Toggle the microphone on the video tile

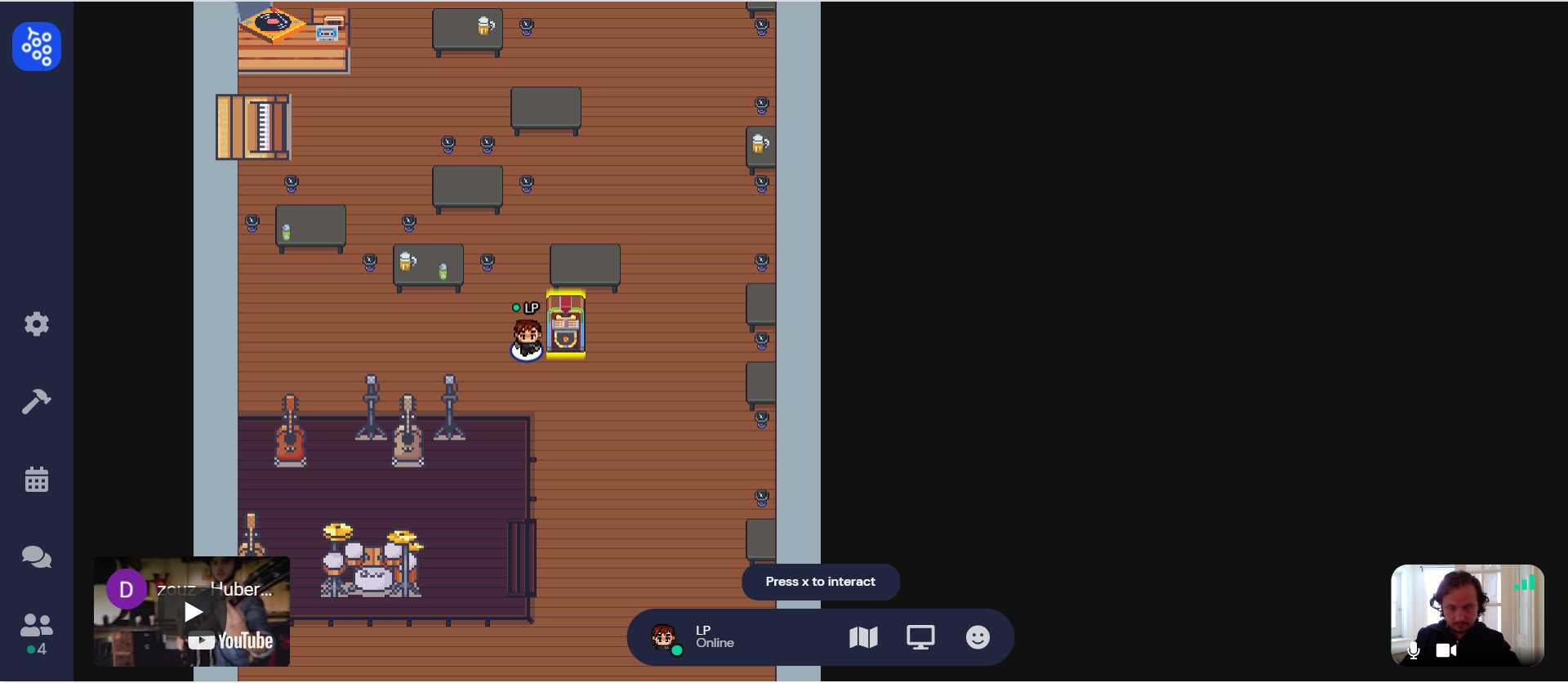tap(1414, 650)
